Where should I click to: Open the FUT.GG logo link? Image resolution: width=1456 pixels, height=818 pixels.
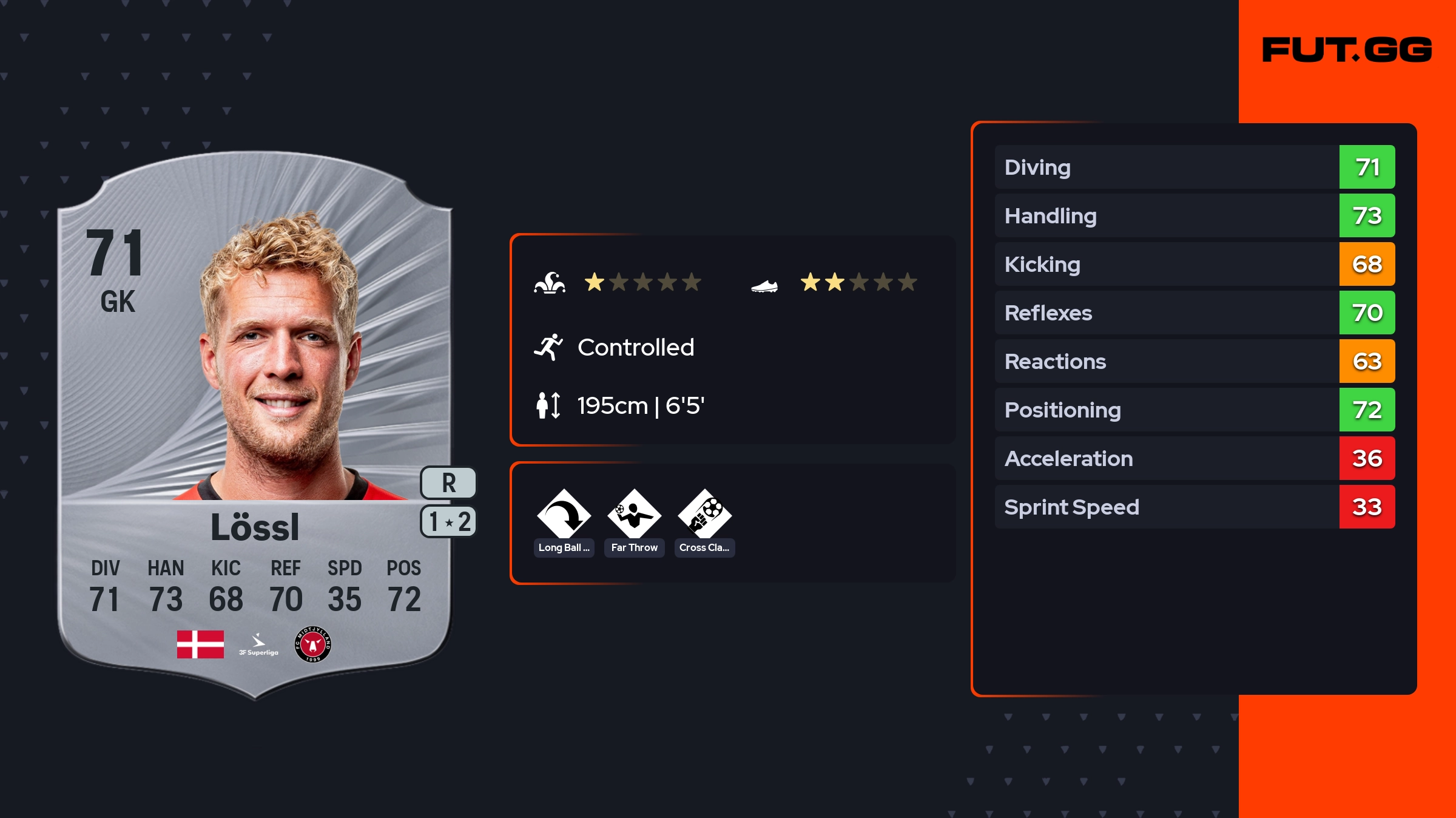[x=1347, y=50]
